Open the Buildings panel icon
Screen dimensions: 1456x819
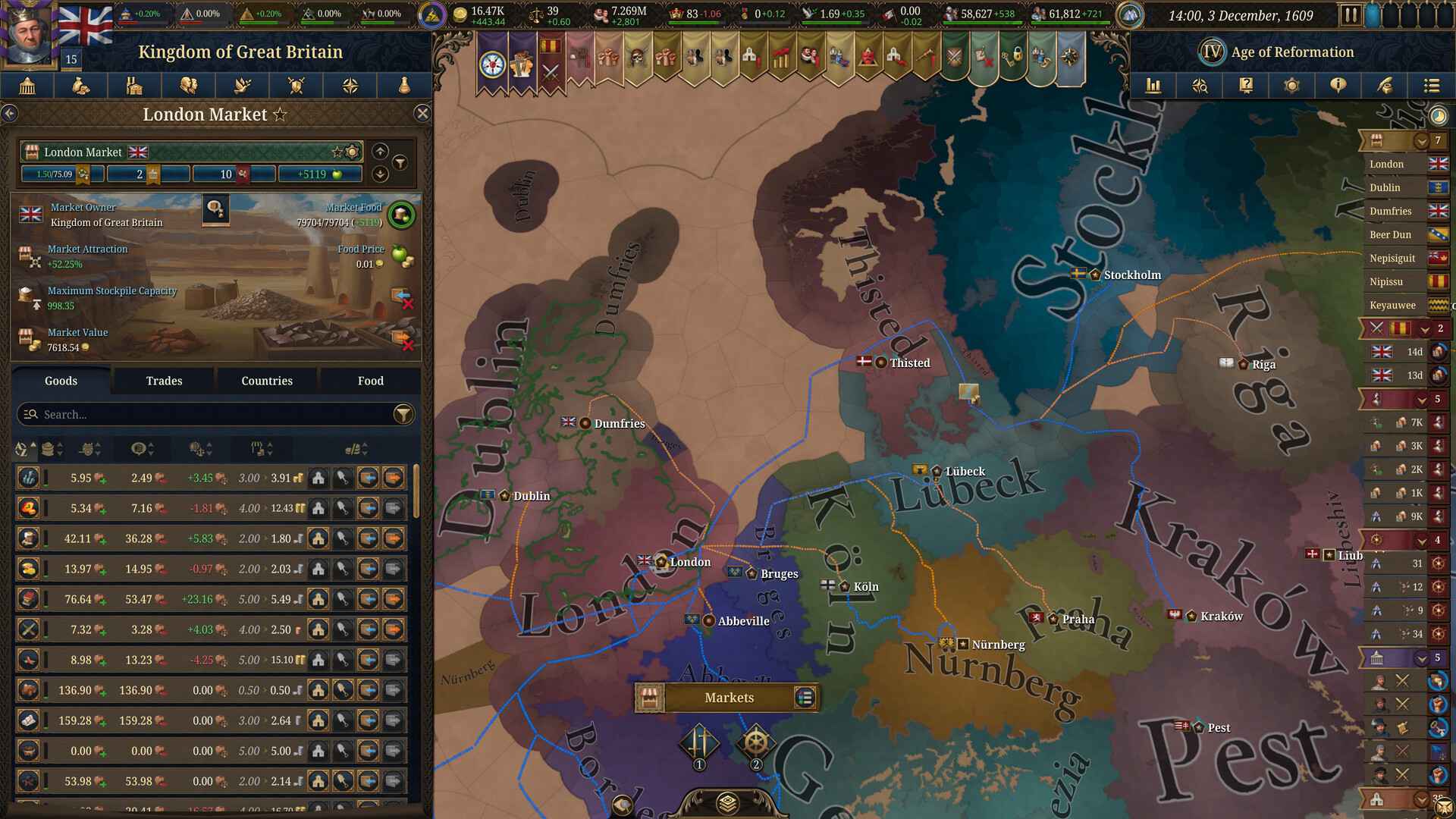click(135, 86)
